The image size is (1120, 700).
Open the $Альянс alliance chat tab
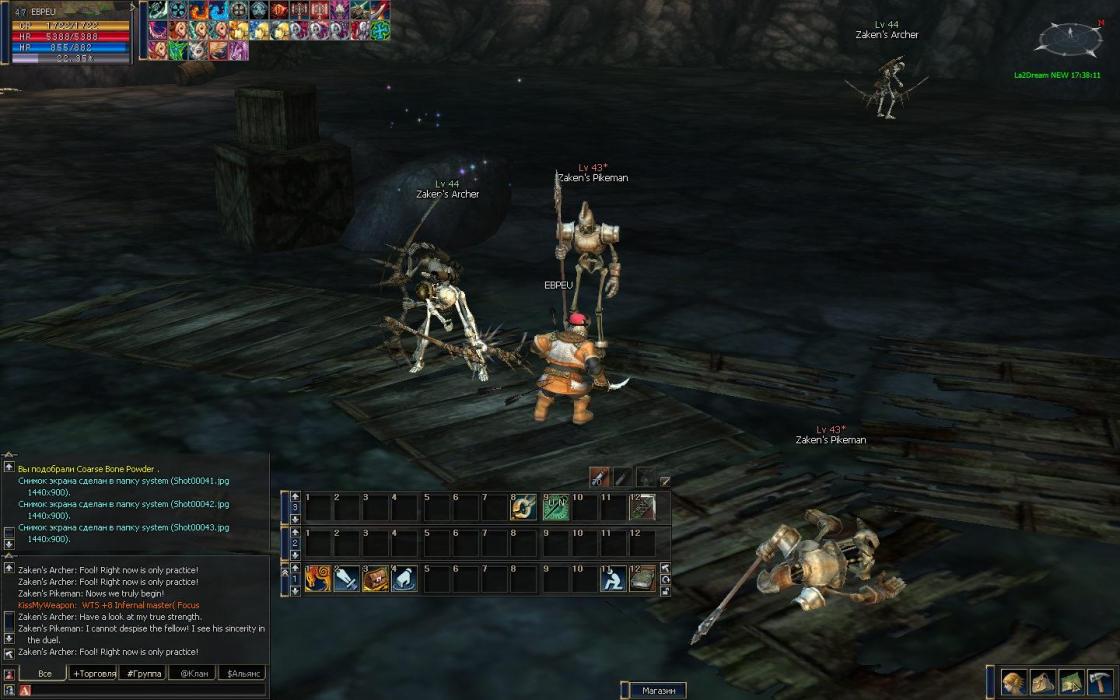point(243,674)
